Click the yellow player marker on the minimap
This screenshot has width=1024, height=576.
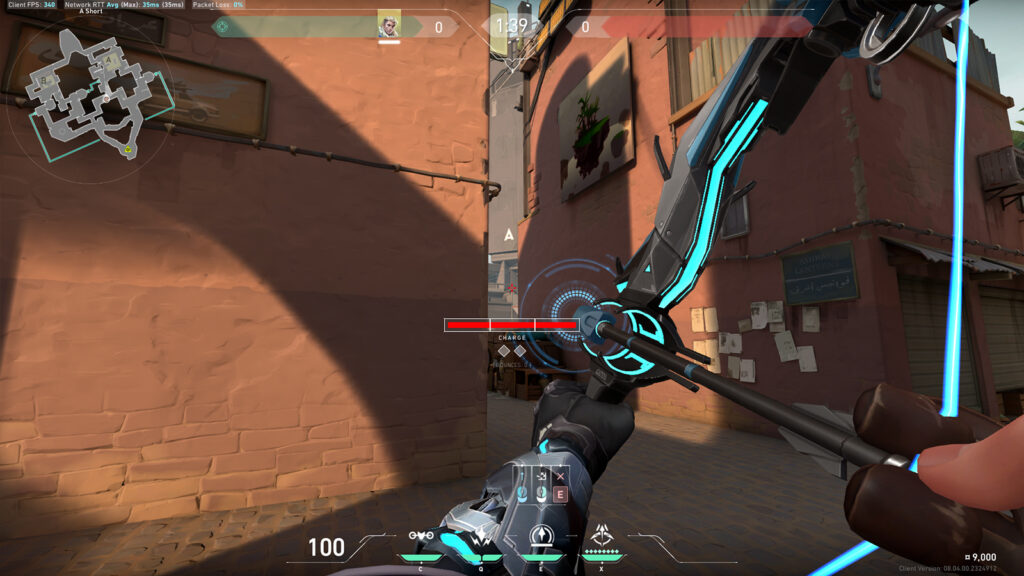click(128, 150)
